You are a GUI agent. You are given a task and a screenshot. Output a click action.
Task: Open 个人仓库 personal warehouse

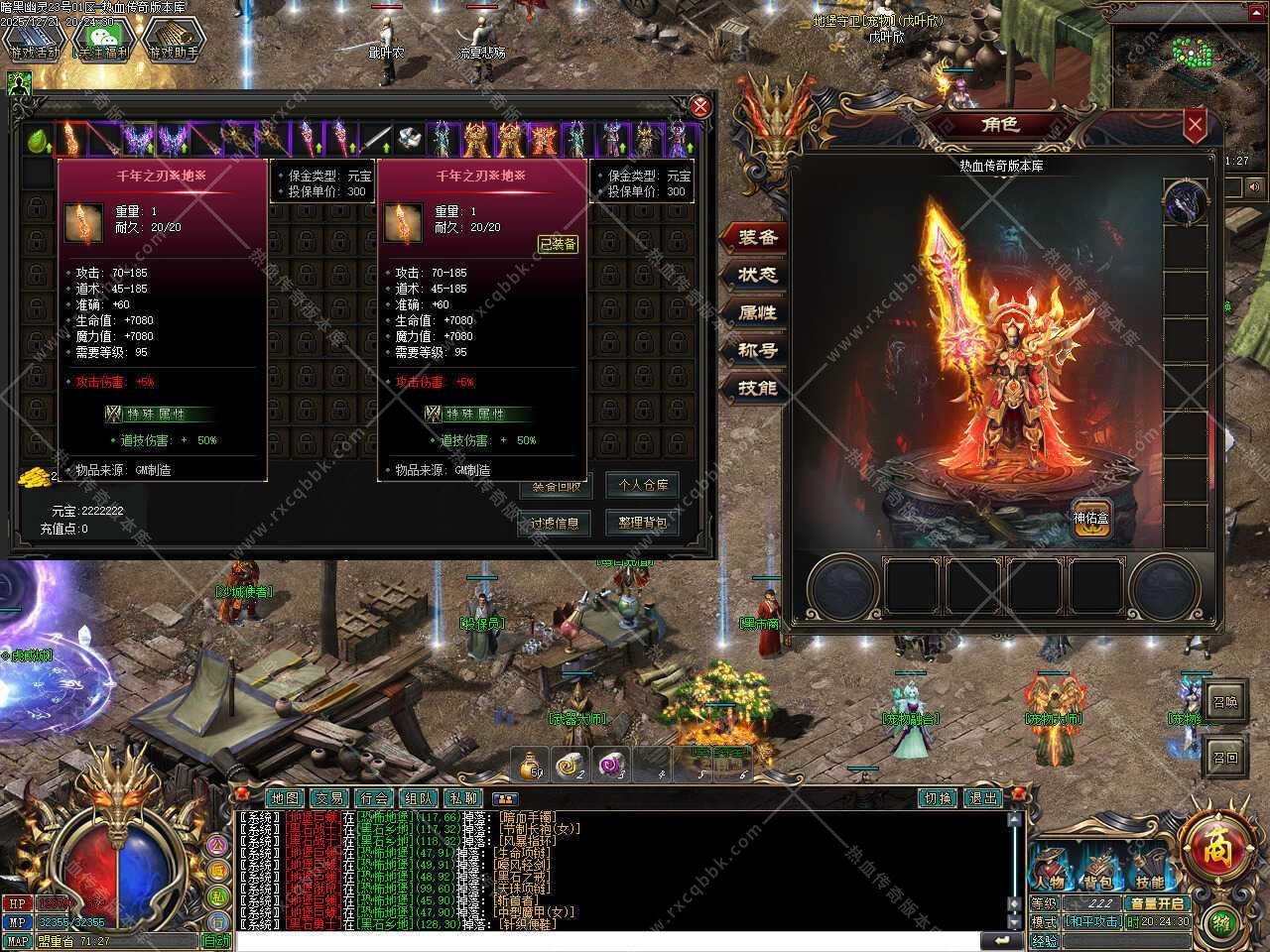tap(642, 485)
